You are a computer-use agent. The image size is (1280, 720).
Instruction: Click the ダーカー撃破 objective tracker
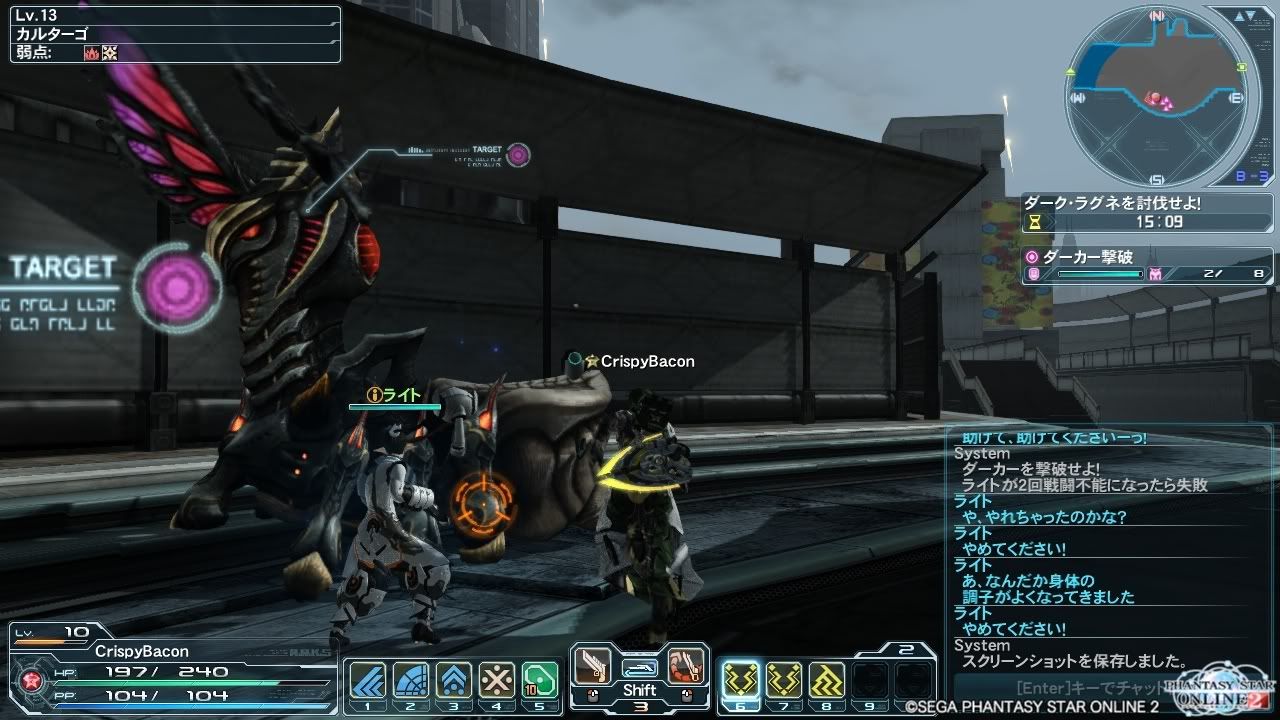1148,265
